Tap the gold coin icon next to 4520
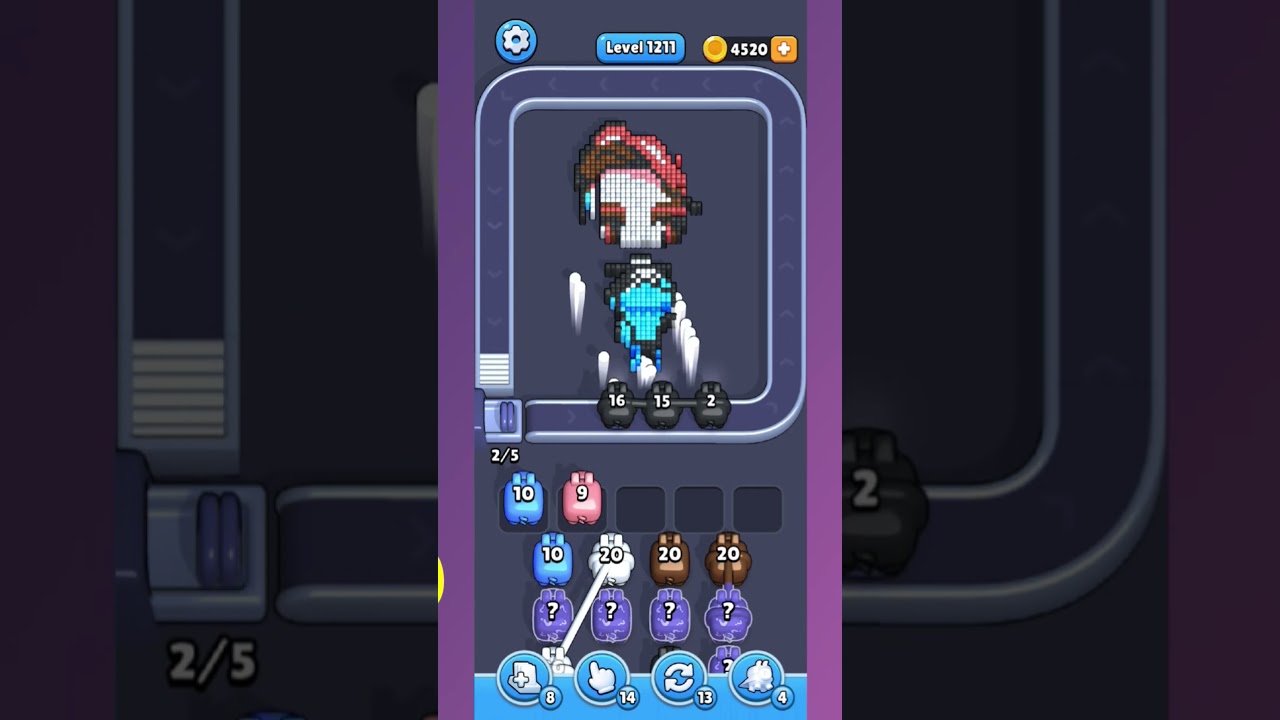1280x720 pixels. (x=716, y=48)
